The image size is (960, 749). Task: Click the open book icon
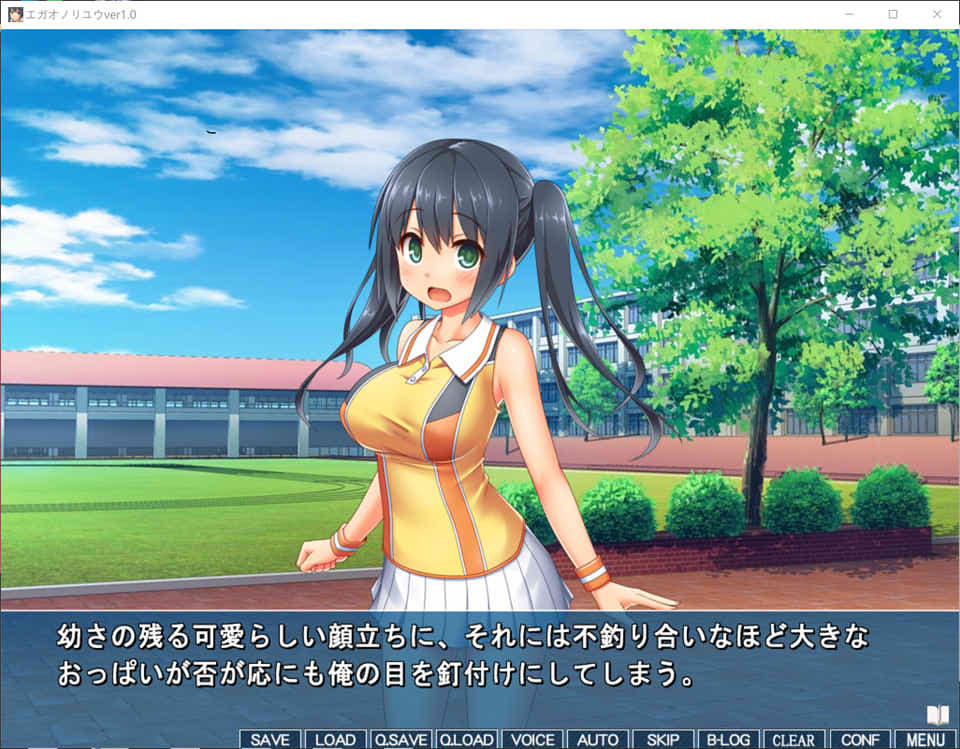click(x=937, y=714)
